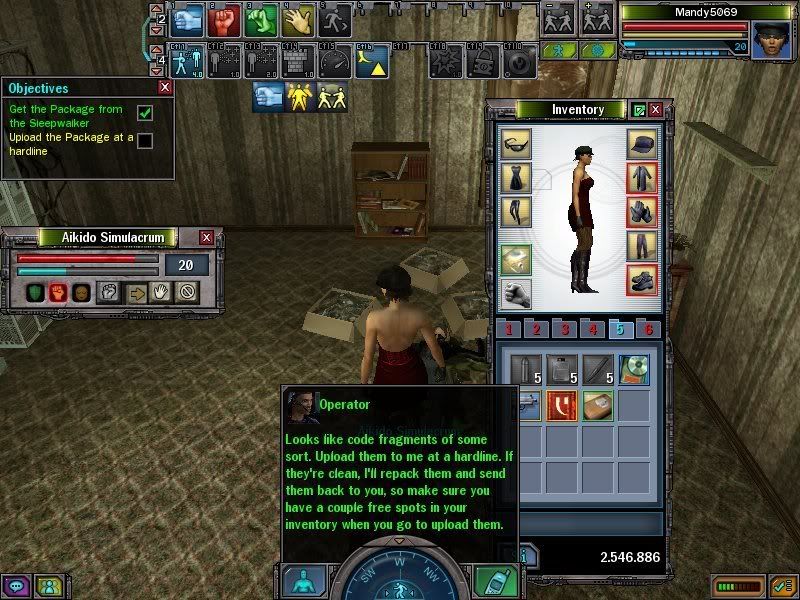Open inventory tab 6

click(649, 329)
